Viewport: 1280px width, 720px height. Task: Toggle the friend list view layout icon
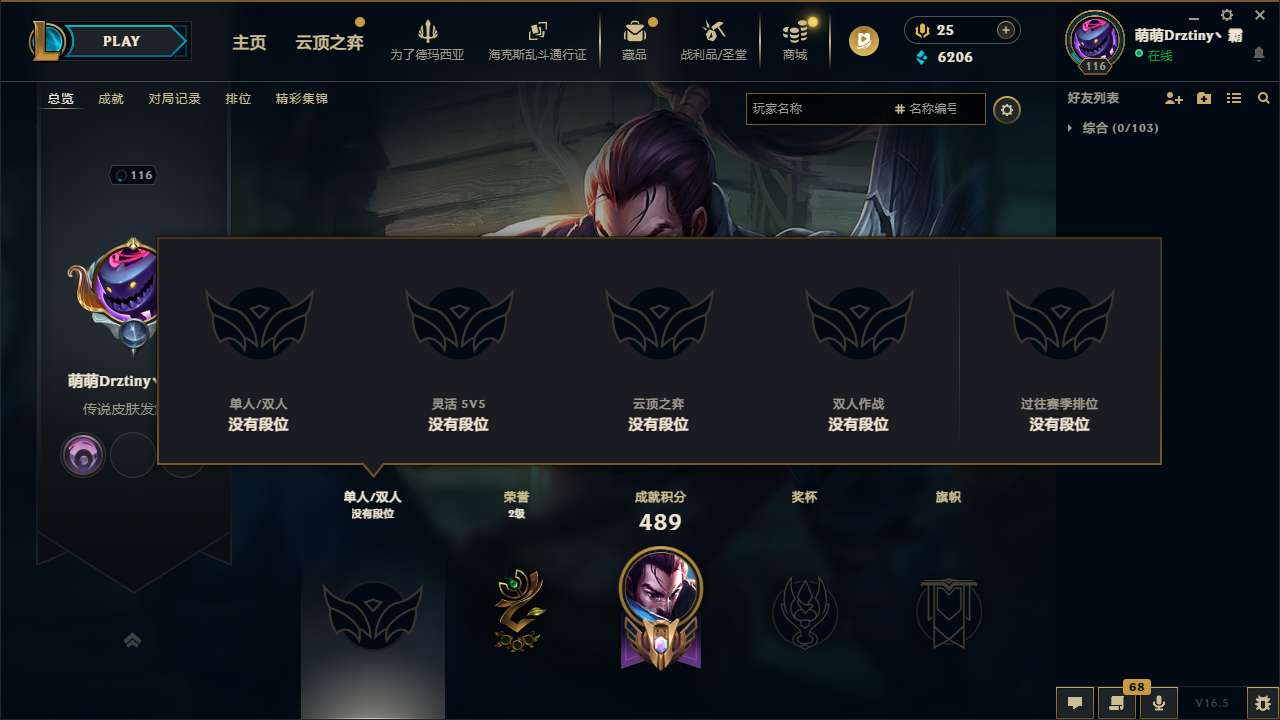click(1233, 98)
